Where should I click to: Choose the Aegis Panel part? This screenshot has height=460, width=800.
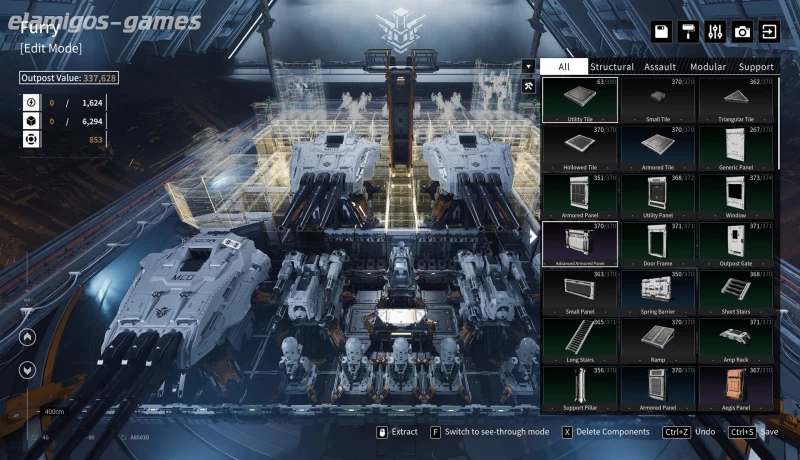(737, 388)
